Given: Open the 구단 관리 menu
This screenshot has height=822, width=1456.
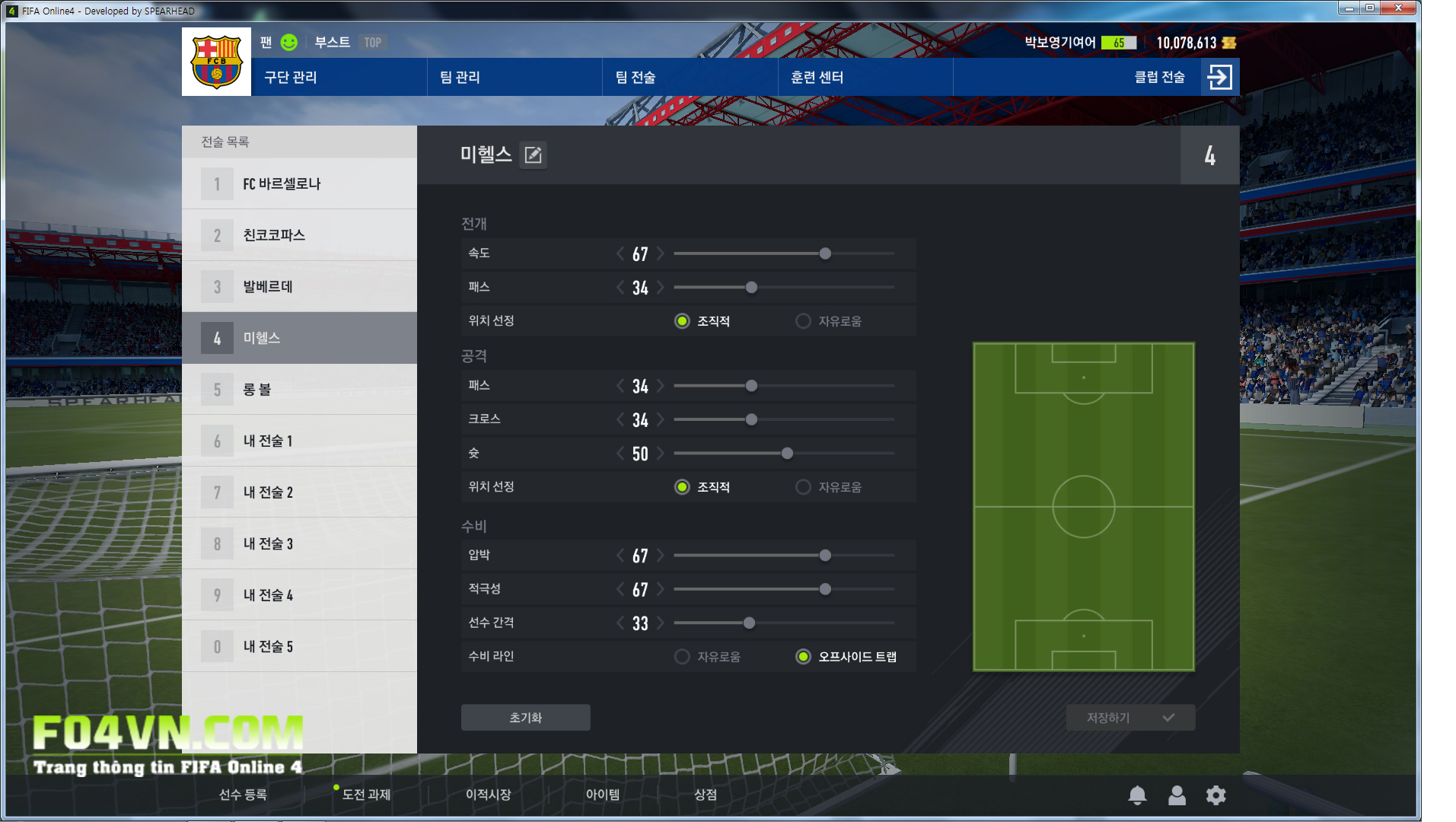Looking at the screenshot, I should (x=291, y=77).
